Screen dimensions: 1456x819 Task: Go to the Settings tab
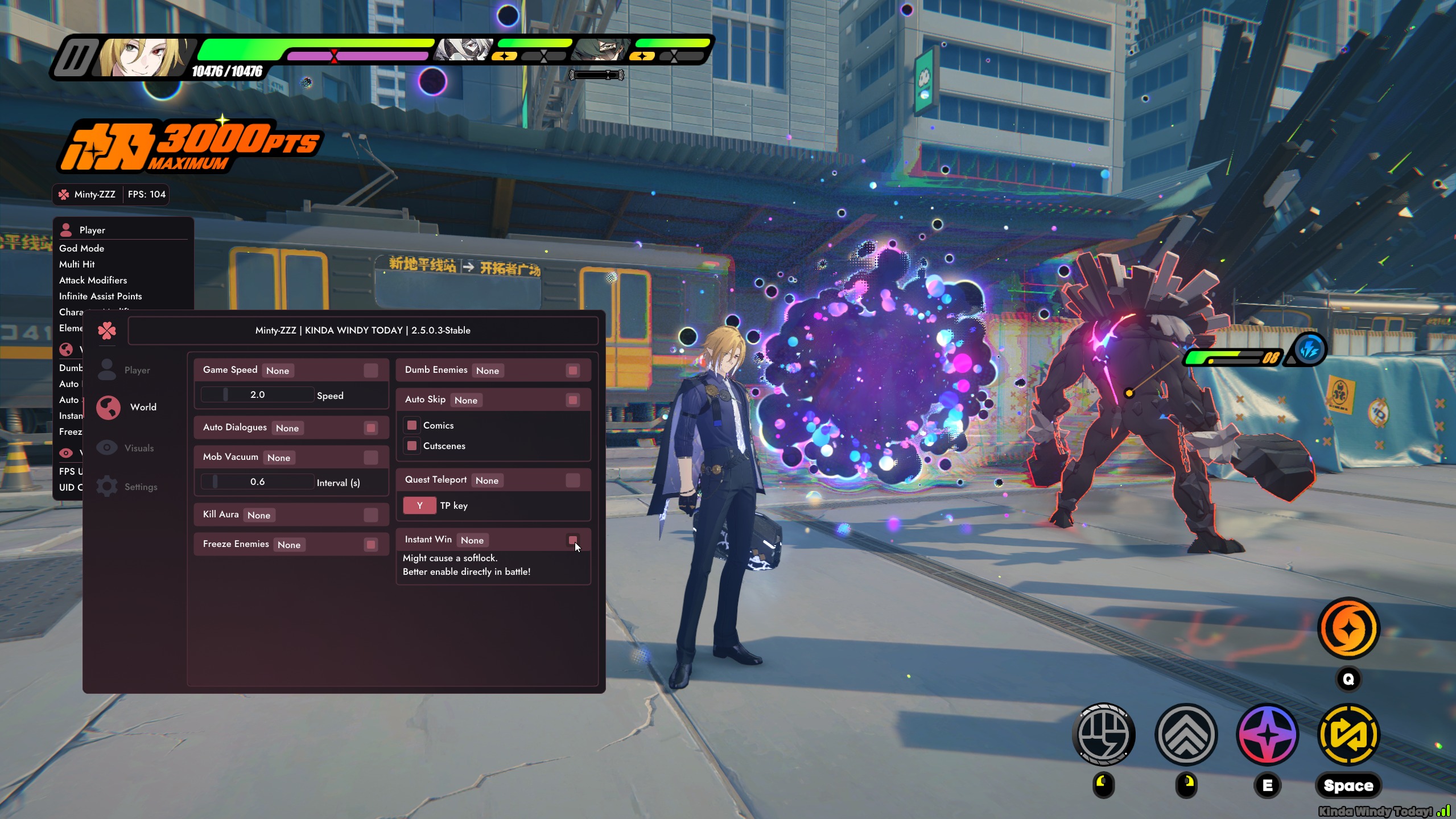click(141, 487)
